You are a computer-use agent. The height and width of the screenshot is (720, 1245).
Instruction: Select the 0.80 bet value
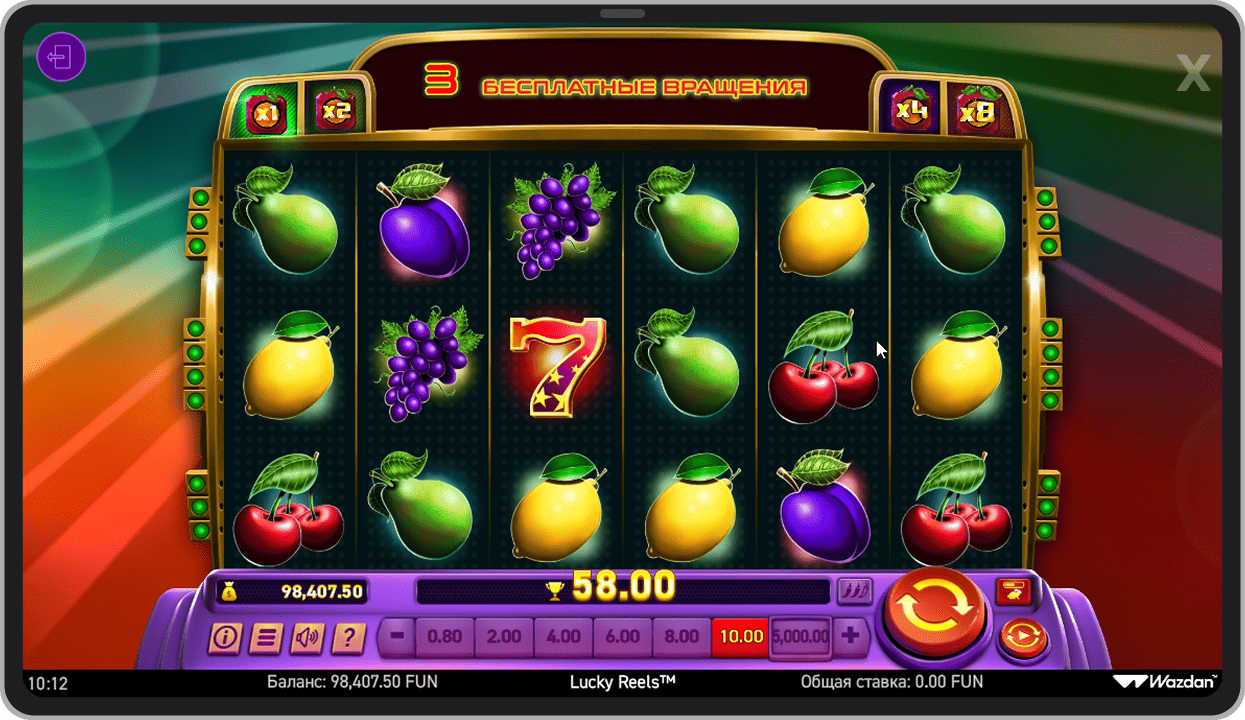tap(444, 636)
